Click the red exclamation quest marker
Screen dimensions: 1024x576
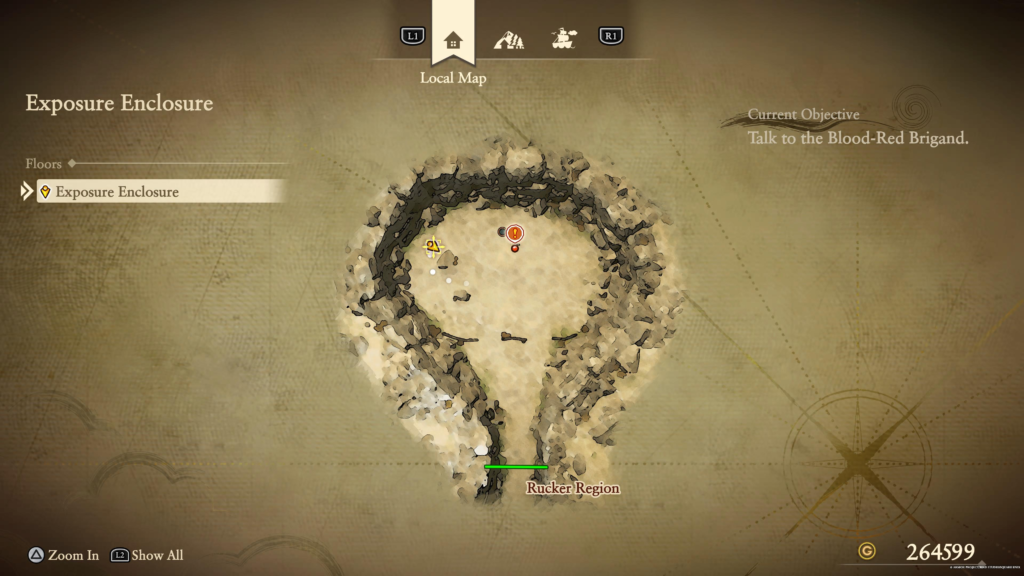click(x=515, y=234)
